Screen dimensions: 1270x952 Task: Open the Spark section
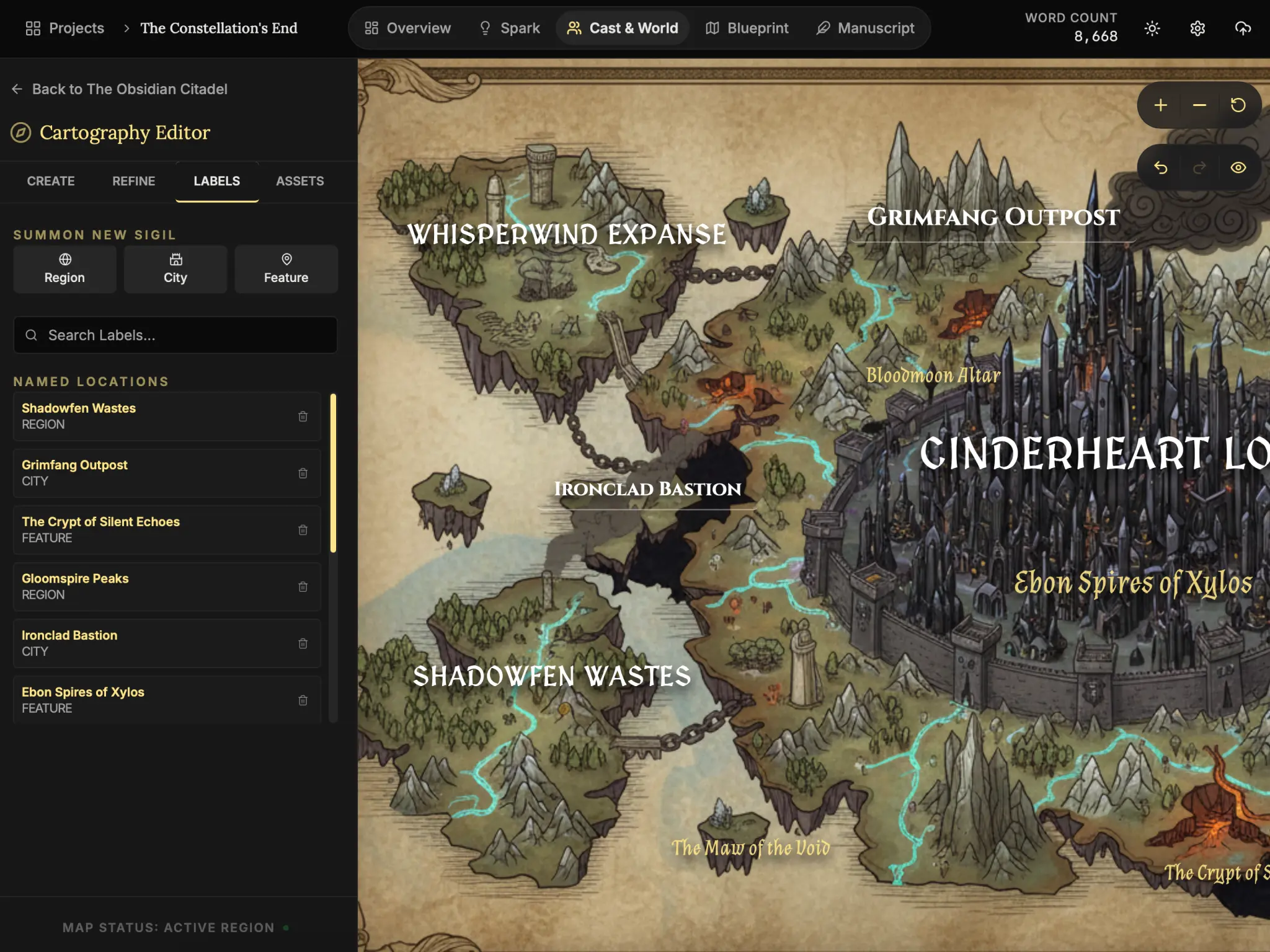(510, 29)
